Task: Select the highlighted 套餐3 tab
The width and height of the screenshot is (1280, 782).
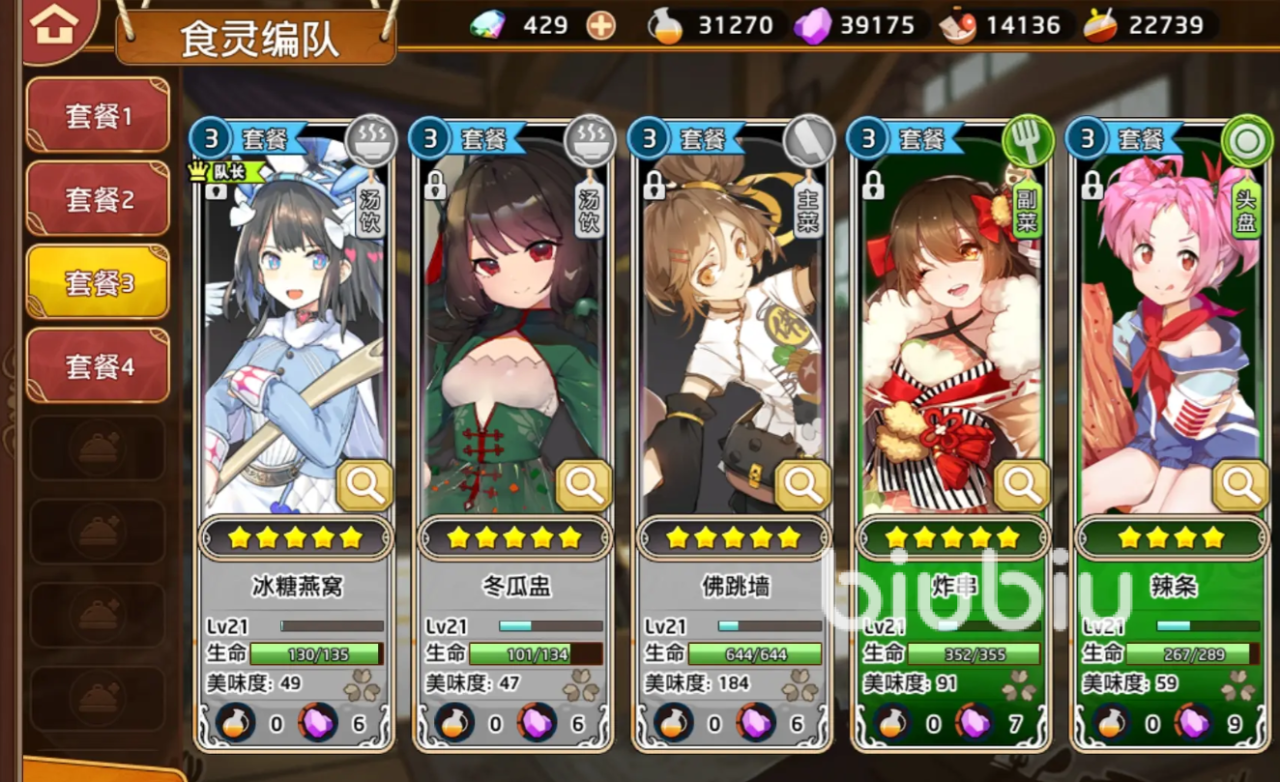Action: [x=98, y=283]
